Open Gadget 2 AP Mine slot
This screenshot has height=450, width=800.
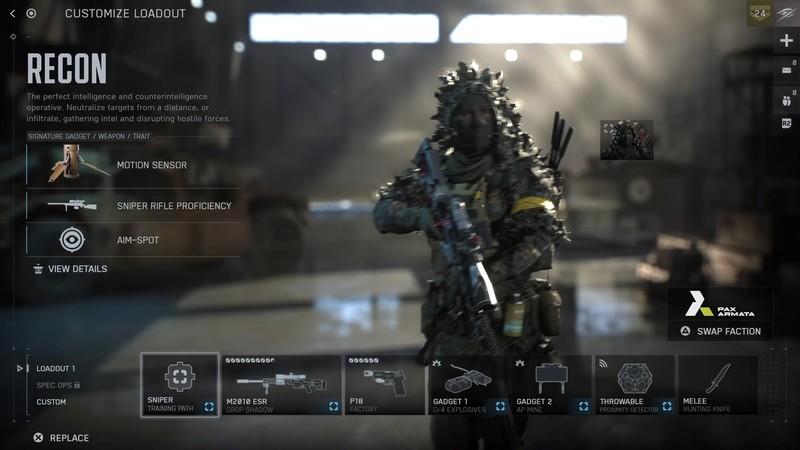coord(552,384)
